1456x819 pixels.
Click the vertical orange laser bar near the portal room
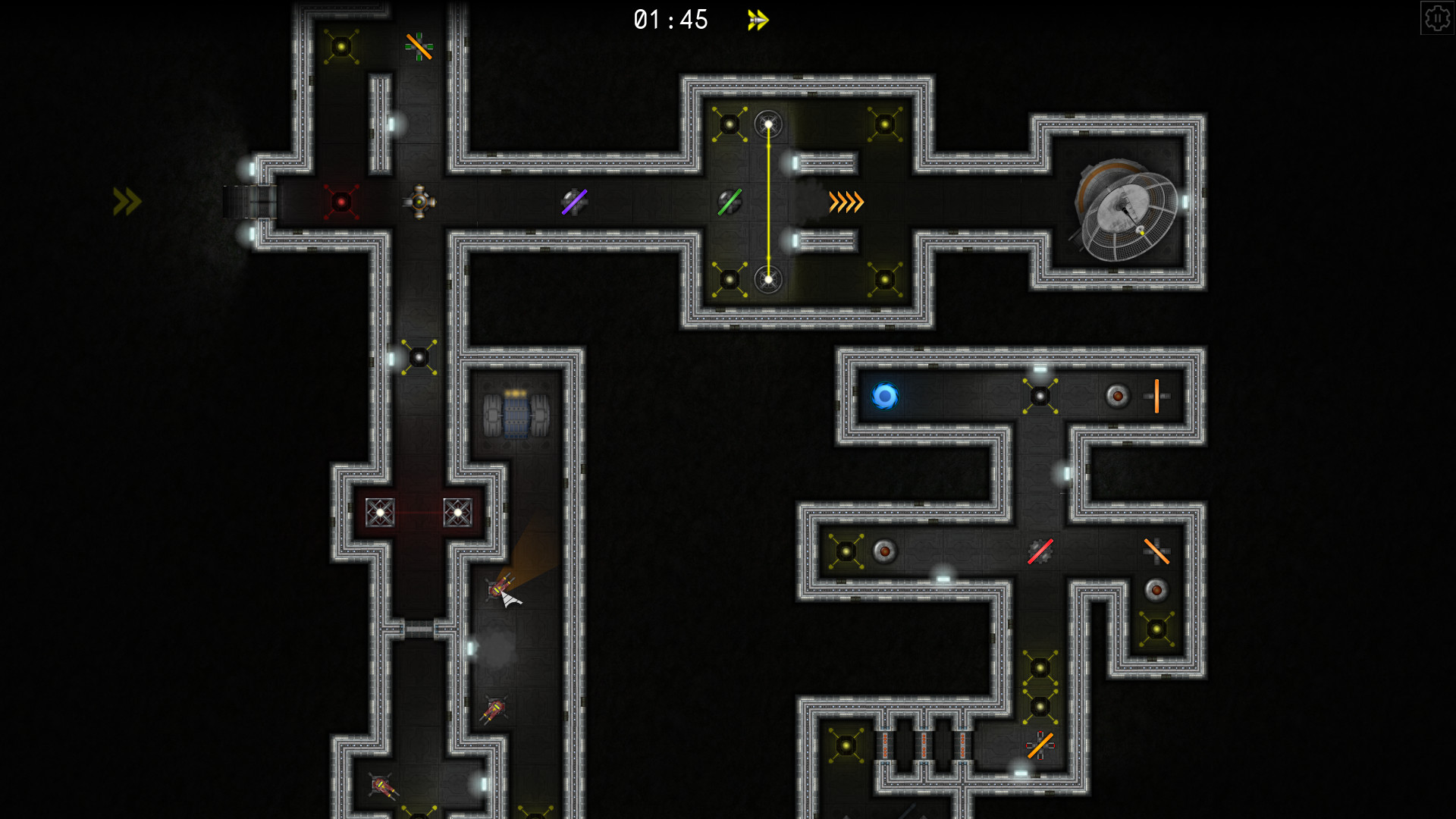coord(1156,395)
